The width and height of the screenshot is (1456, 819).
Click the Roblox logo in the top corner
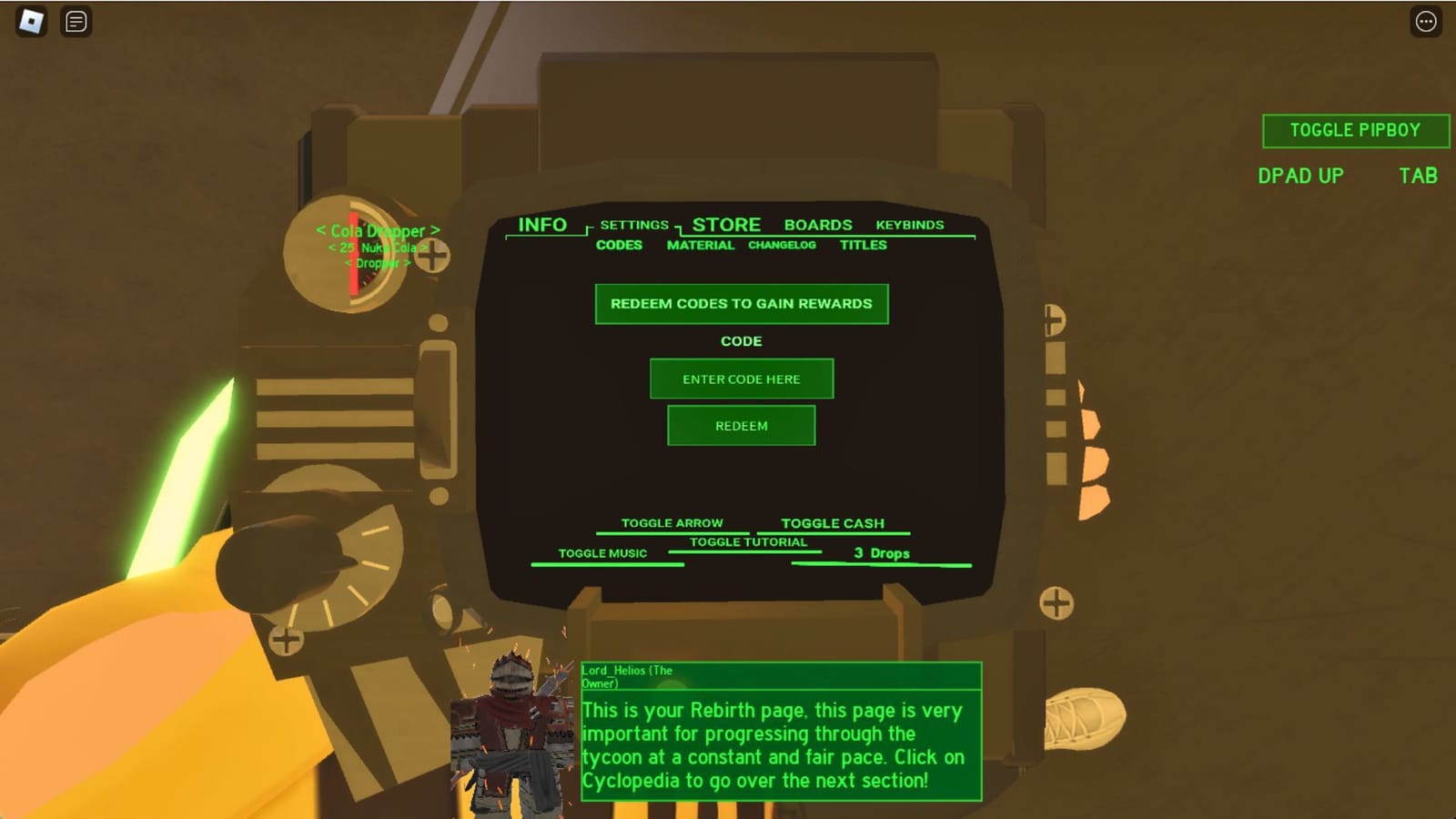tap(33, 22)
